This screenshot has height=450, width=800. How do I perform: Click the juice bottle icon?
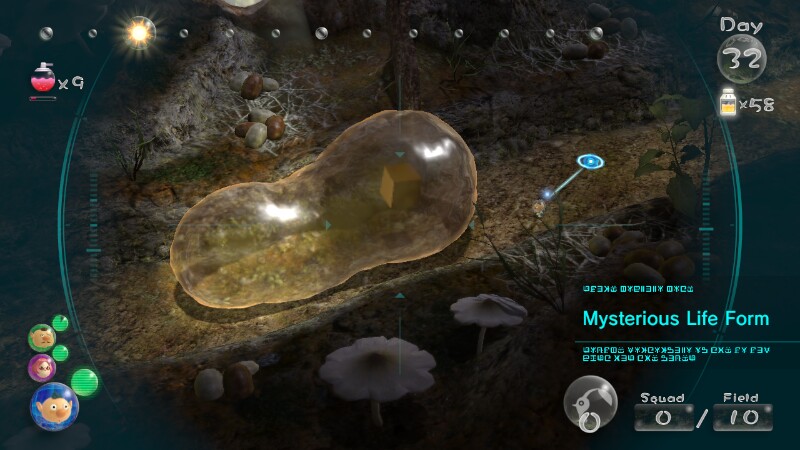click(x=729, y=102)
